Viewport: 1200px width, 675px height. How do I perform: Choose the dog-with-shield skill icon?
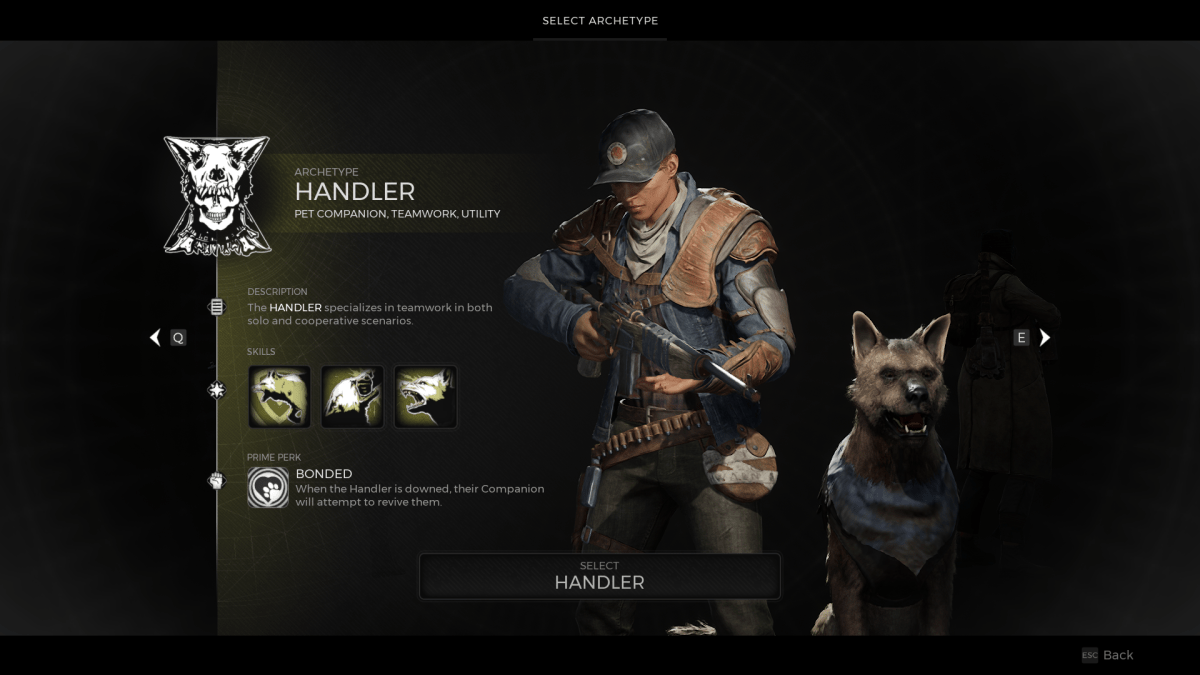coord(279,397)
